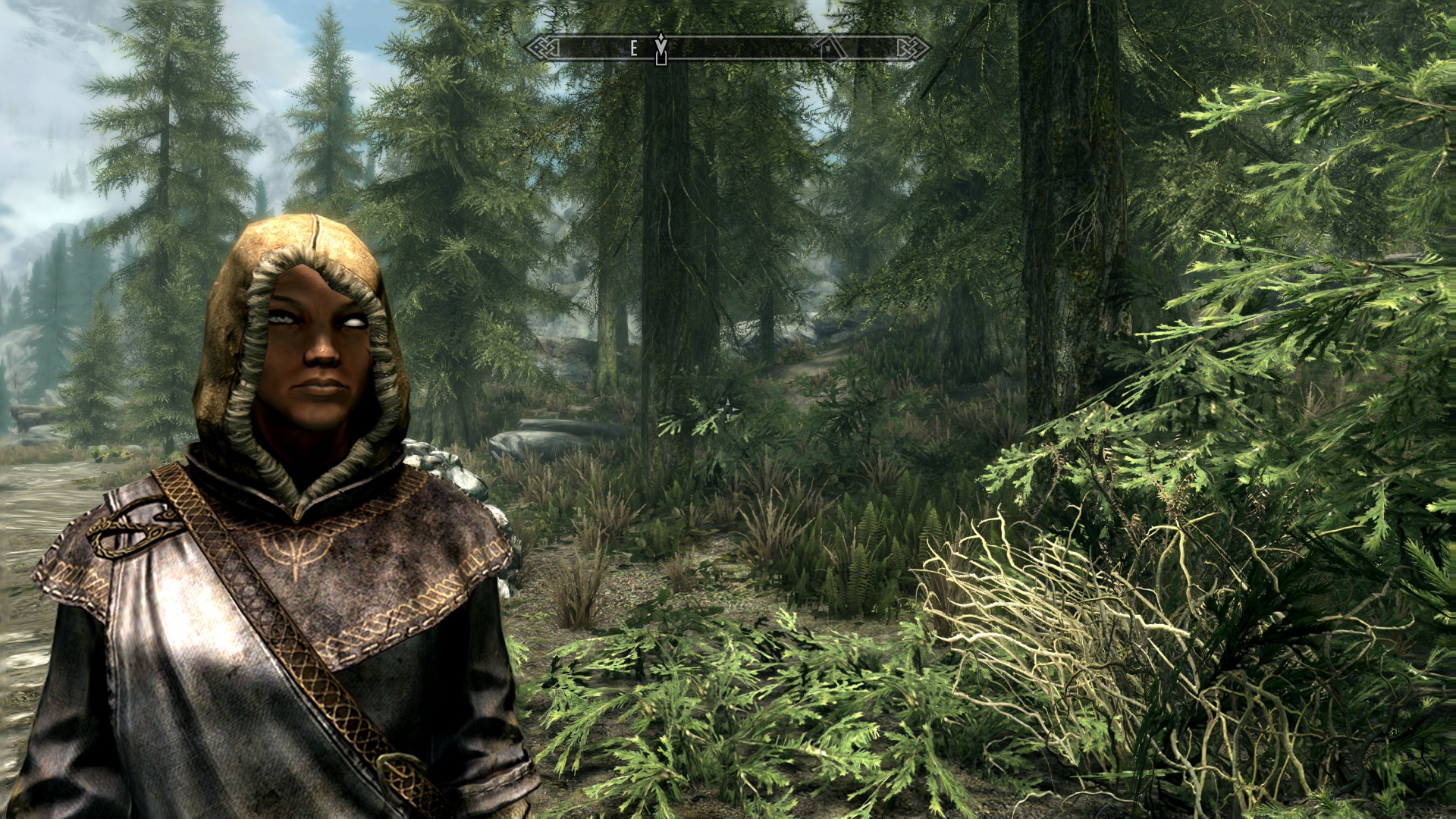Select the house-shaped location marker on the compass
Image resolution: width=1456 pixels, height=819 pixels.
pyautogui.click(x=832, y=48)
